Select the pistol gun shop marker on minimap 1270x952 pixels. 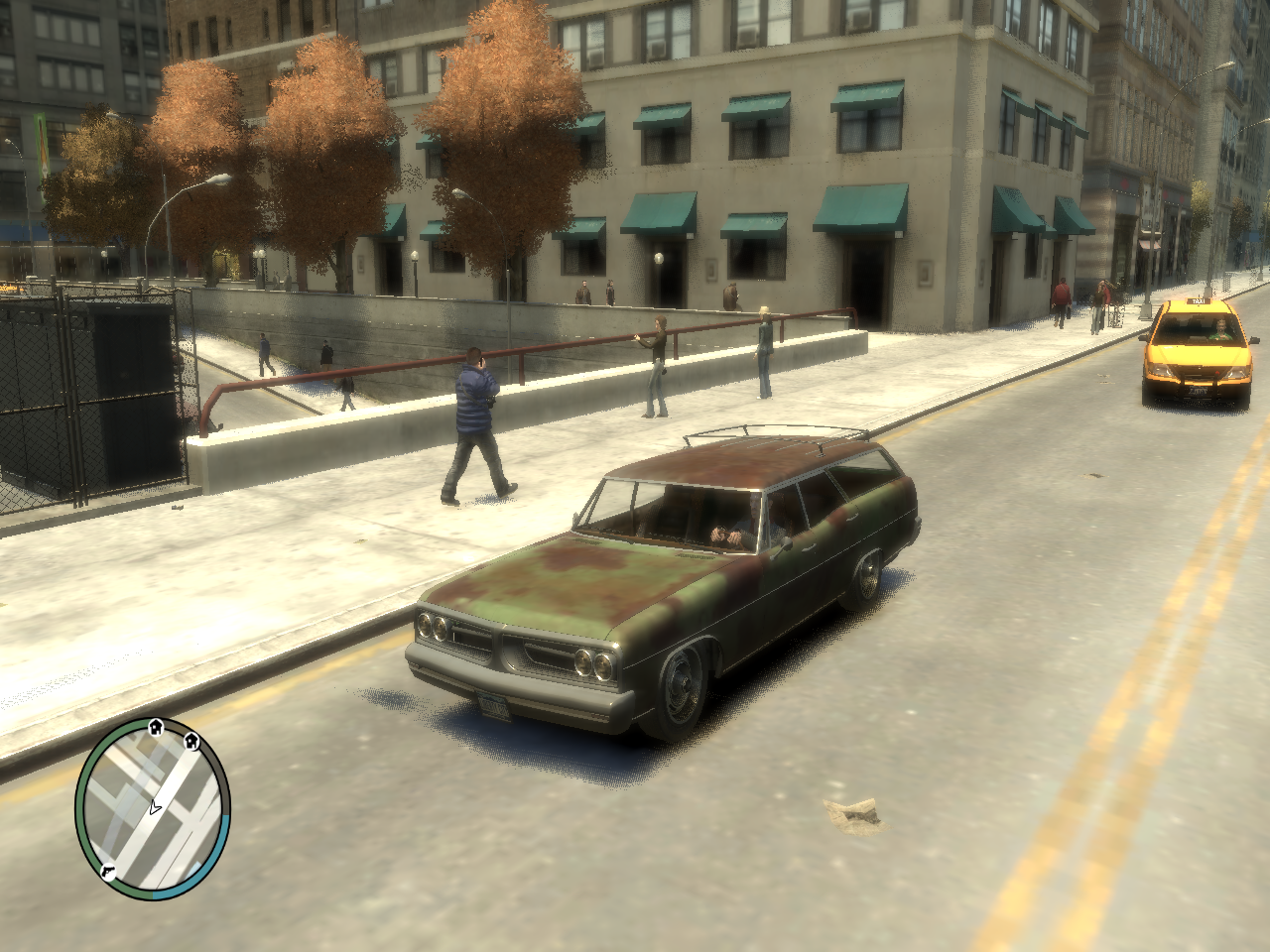click(106, 870)
